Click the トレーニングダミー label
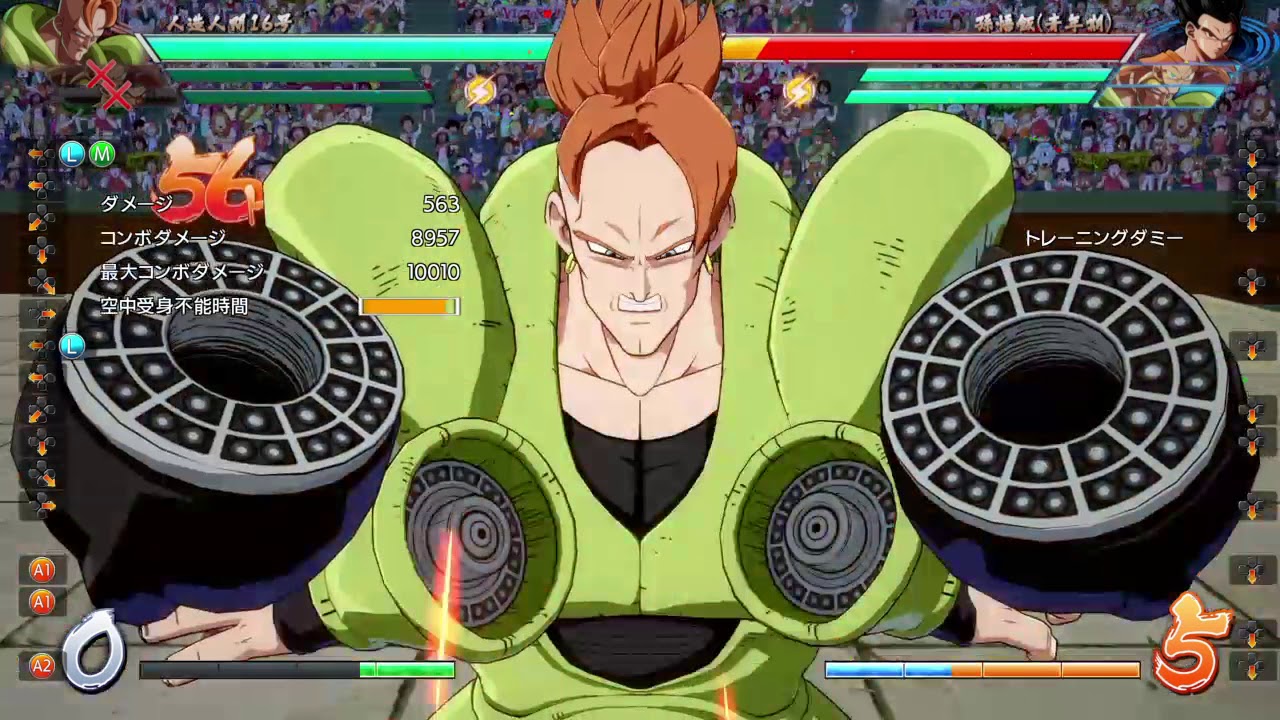The image size is (1280, 720). click(1104, 237)
